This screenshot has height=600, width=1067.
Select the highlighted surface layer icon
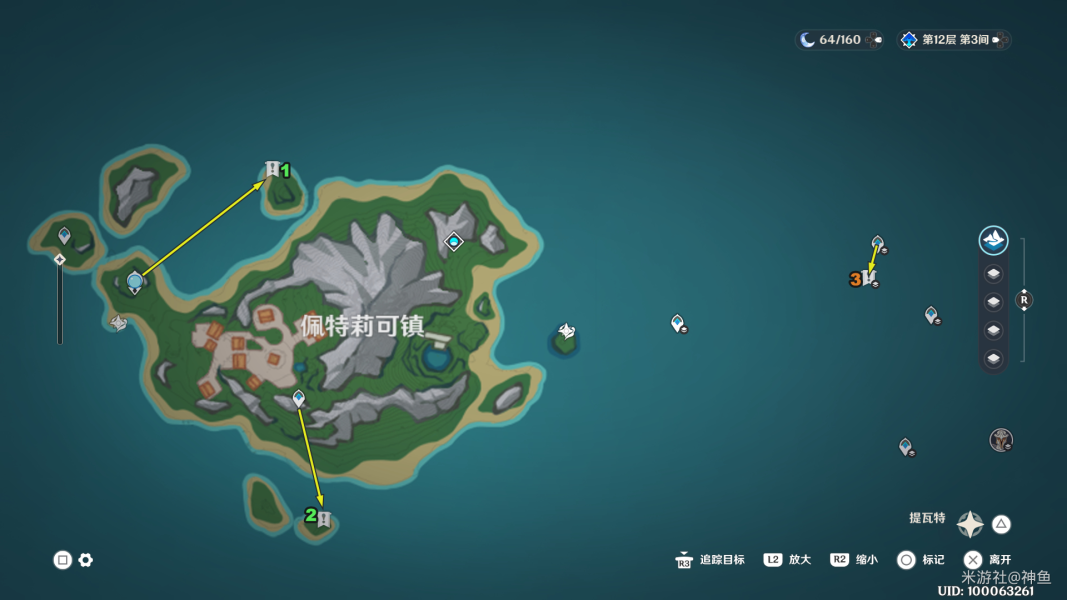993,240
